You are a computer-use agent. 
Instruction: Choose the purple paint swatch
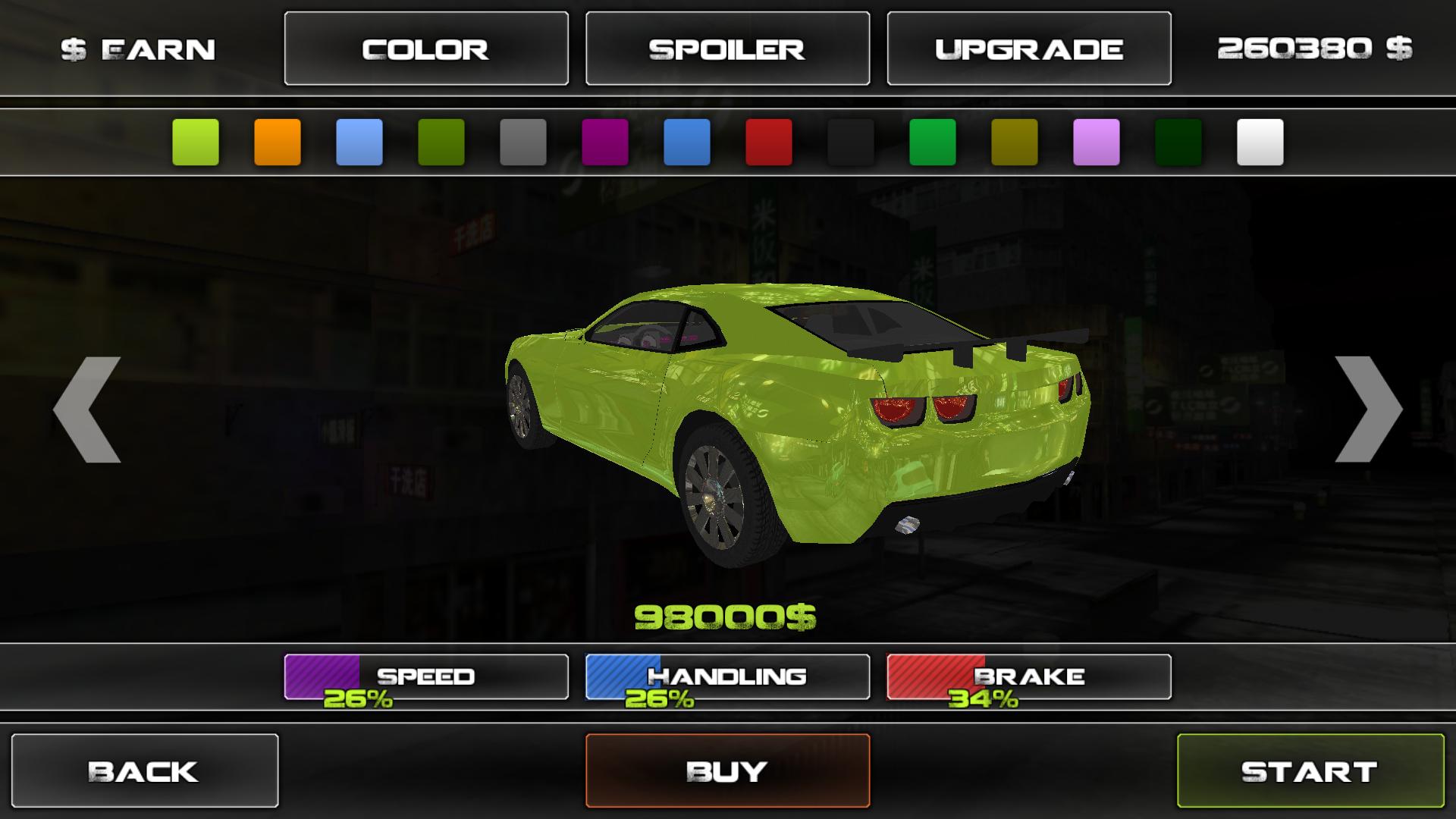(x=605, y=142)
